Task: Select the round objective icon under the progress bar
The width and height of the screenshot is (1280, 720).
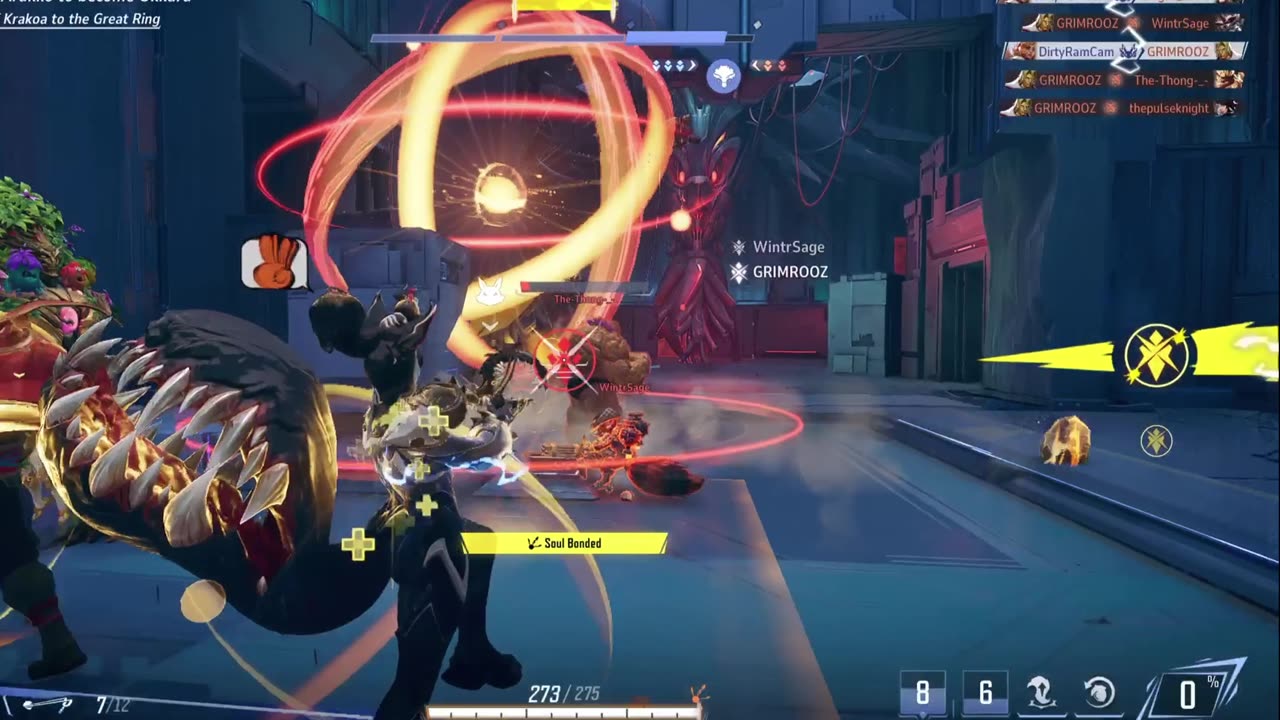Action: (723, 77)
